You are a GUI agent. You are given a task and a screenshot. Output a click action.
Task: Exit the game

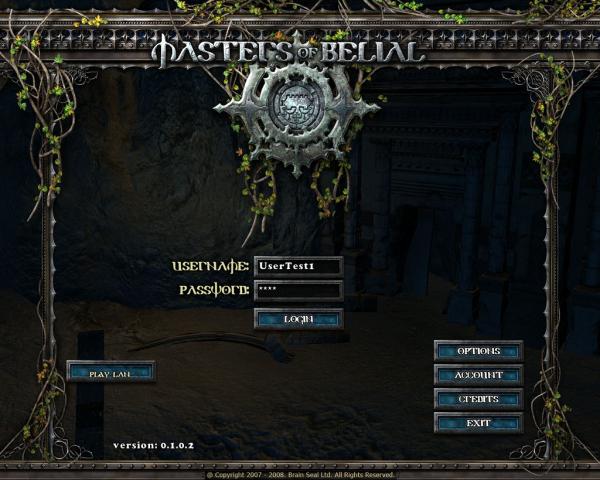pos(478,423)
